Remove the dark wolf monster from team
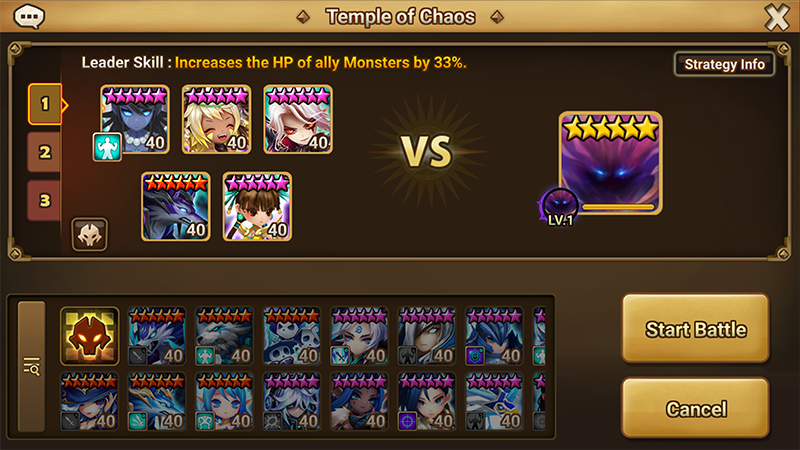Screen dimensions: 800x450 point(175,206)
